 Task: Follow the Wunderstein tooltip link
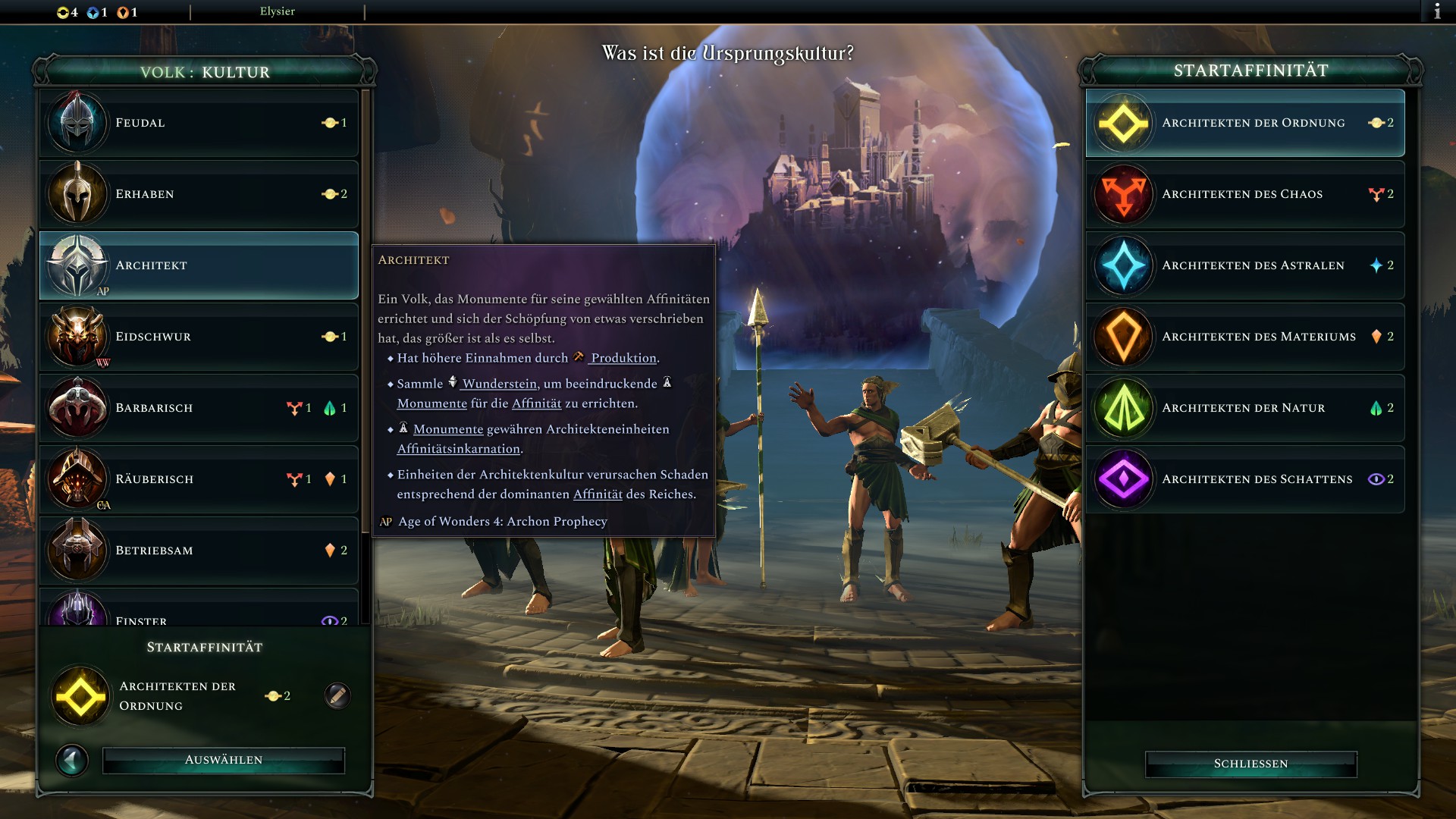click(500, 384)
